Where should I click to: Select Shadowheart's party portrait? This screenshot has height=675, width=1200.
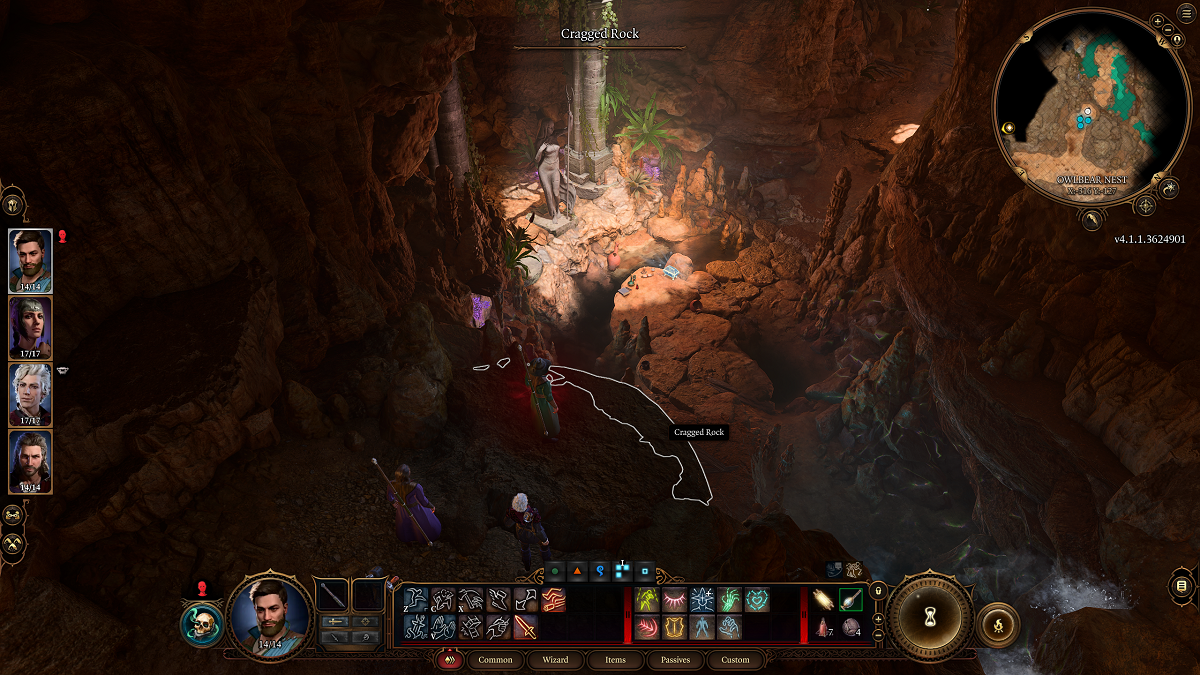tap(30, 328)
